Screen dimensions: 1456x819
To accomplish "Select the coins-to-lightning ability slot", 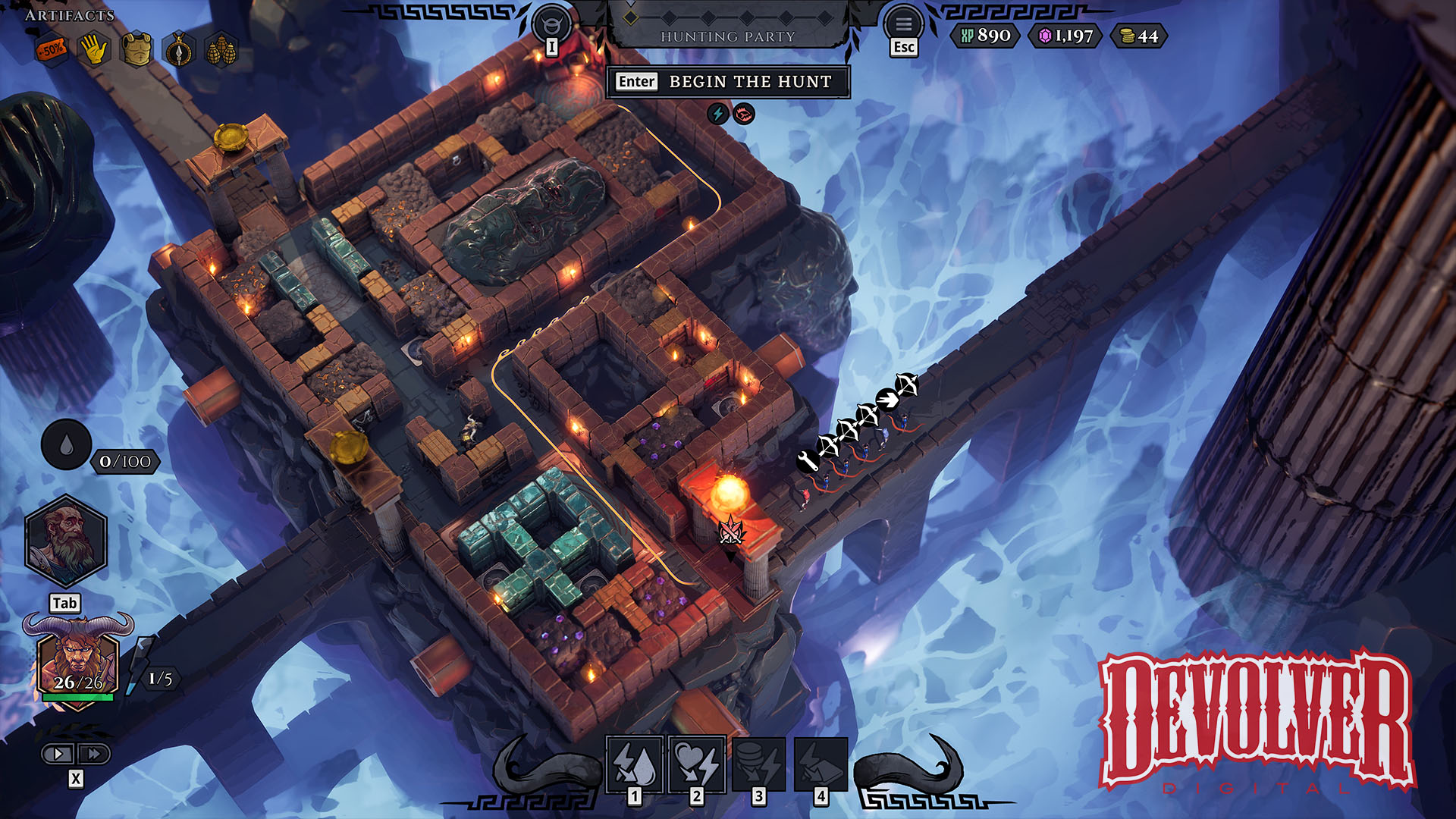I will (x=759, y=764).
